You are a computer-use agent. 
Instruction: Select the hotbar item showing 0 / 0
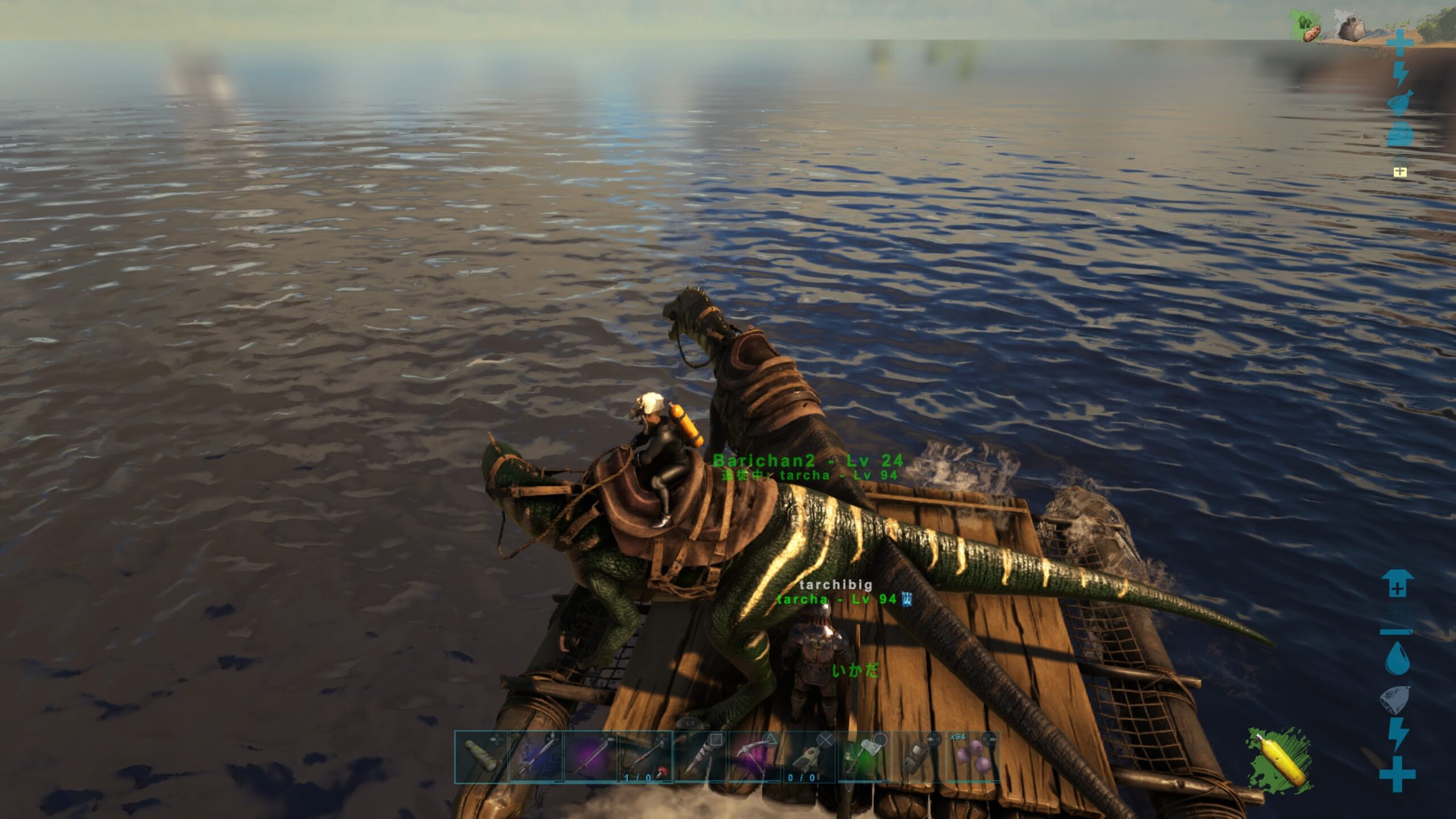click(809, 757)
